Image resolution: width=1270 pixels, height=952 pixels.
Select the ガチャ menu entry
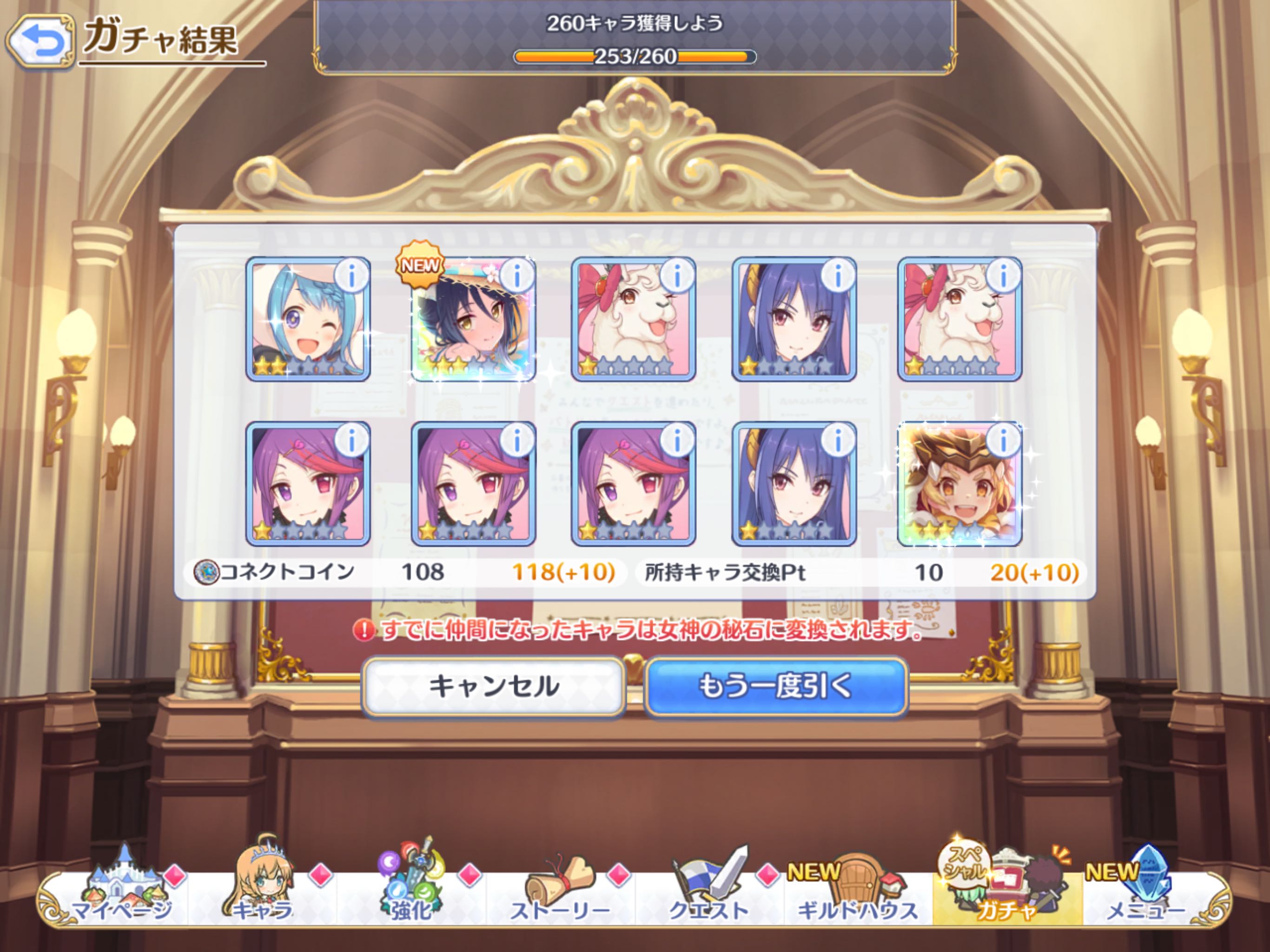(1006, 890)
